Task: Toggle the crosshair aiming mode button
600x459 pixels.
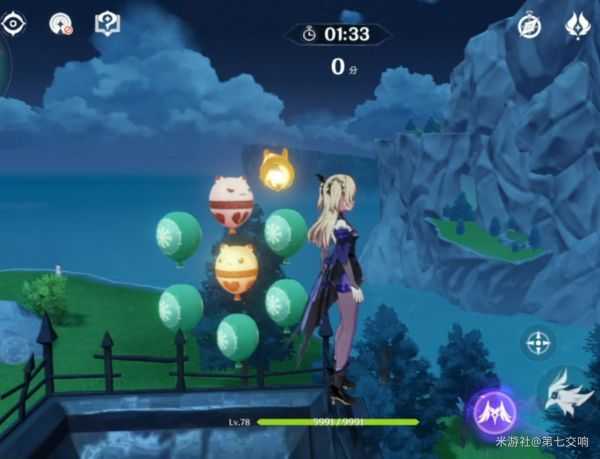Action: point(538,343)
